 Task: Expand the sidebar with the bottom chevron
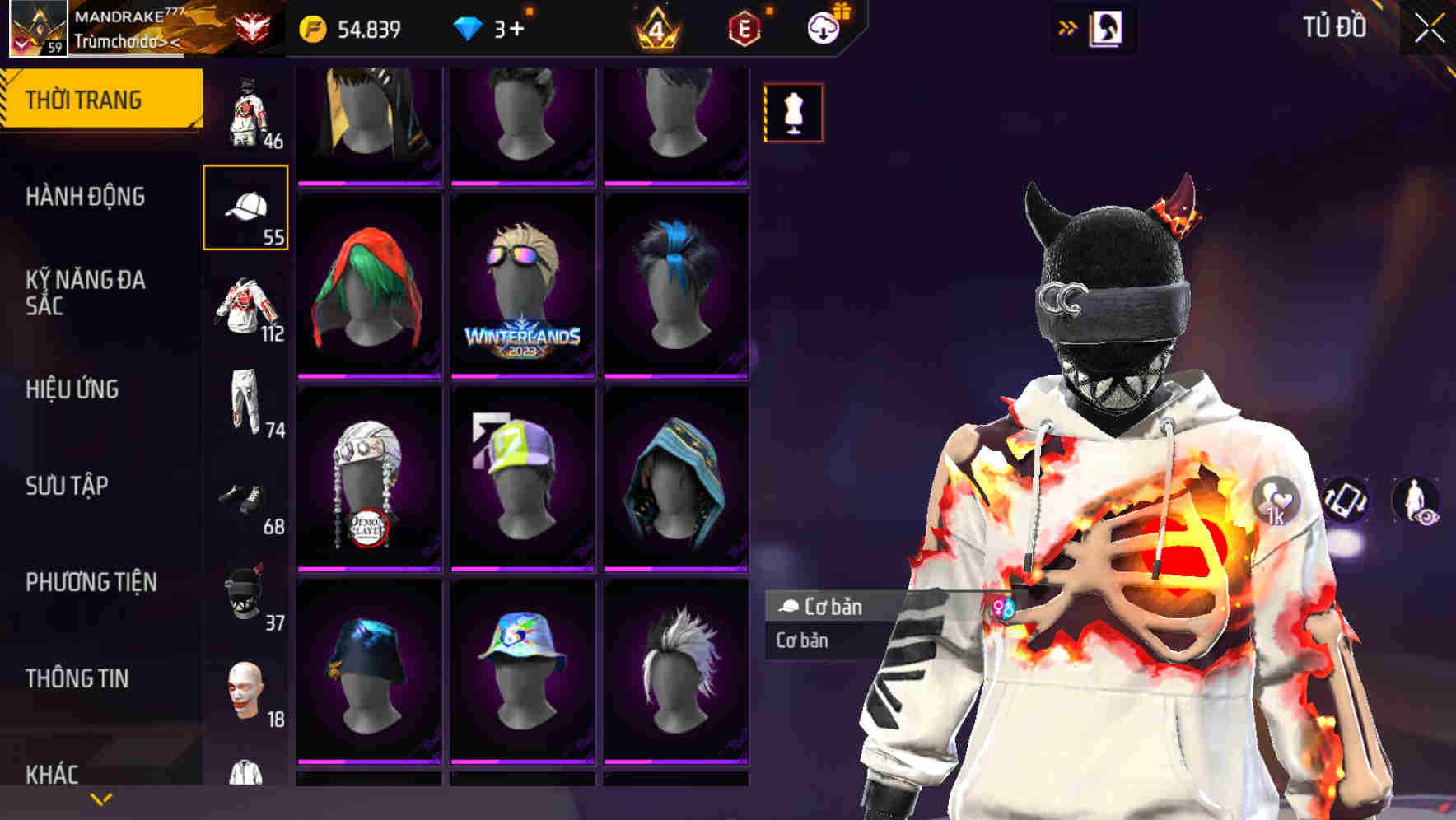[x=99, y=799]
